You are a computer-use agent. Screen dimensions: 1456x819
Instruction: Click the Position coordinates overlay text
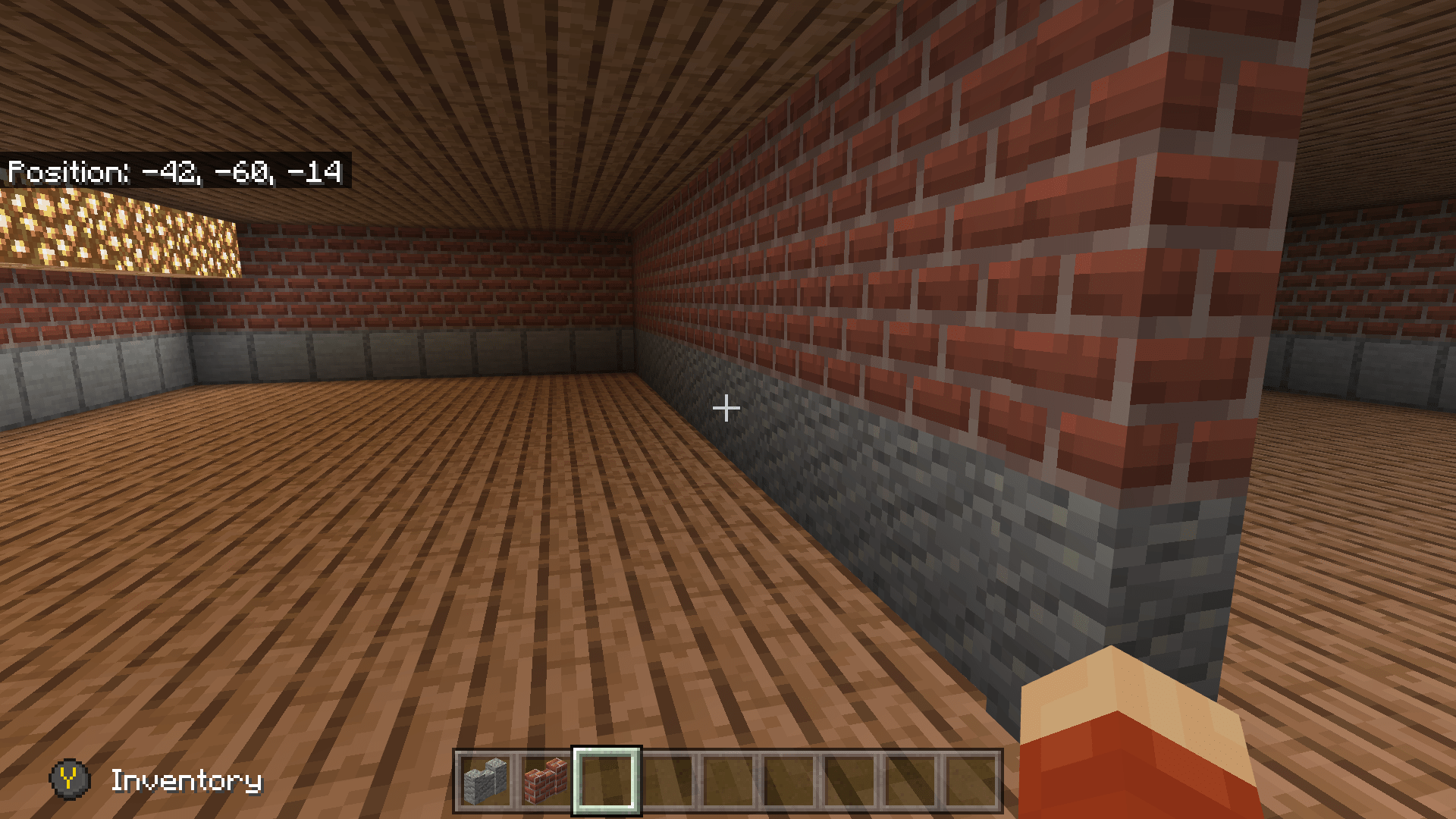click(176, 173)
